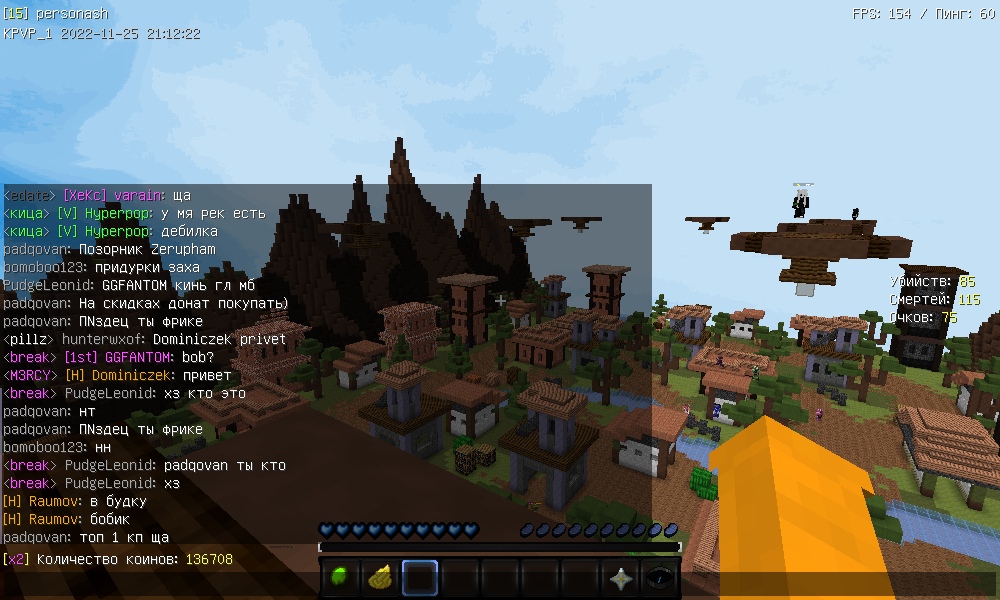Select the yellow dust pile hotbar slot
This screenshot has width=1000, height=600.
(x=380, y=578)
